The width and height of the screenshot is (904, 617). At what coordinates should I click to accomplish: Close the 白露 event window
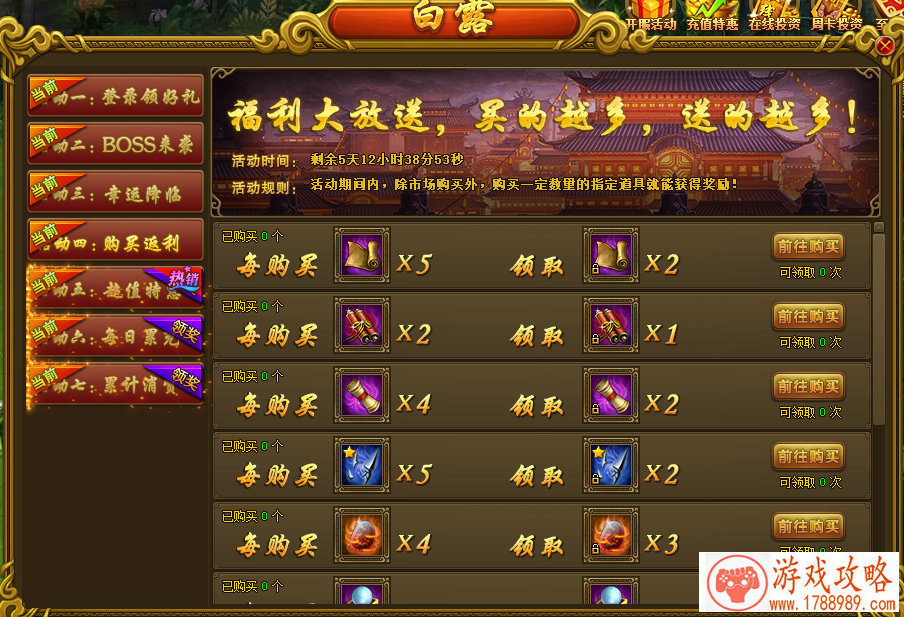(884, 47)
